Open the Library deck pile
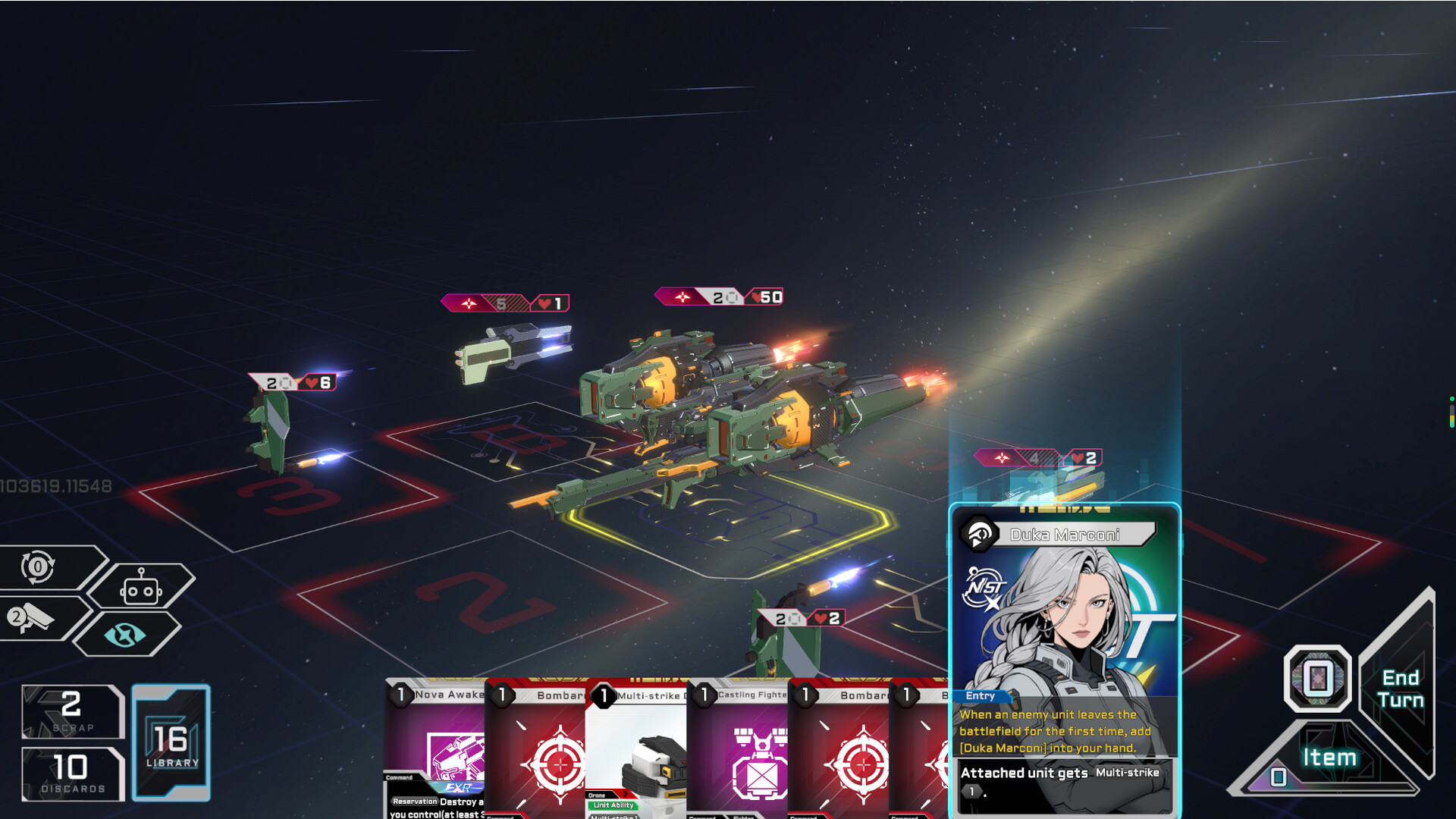This screenshot has height=819, width=1456. pos(171,742)
